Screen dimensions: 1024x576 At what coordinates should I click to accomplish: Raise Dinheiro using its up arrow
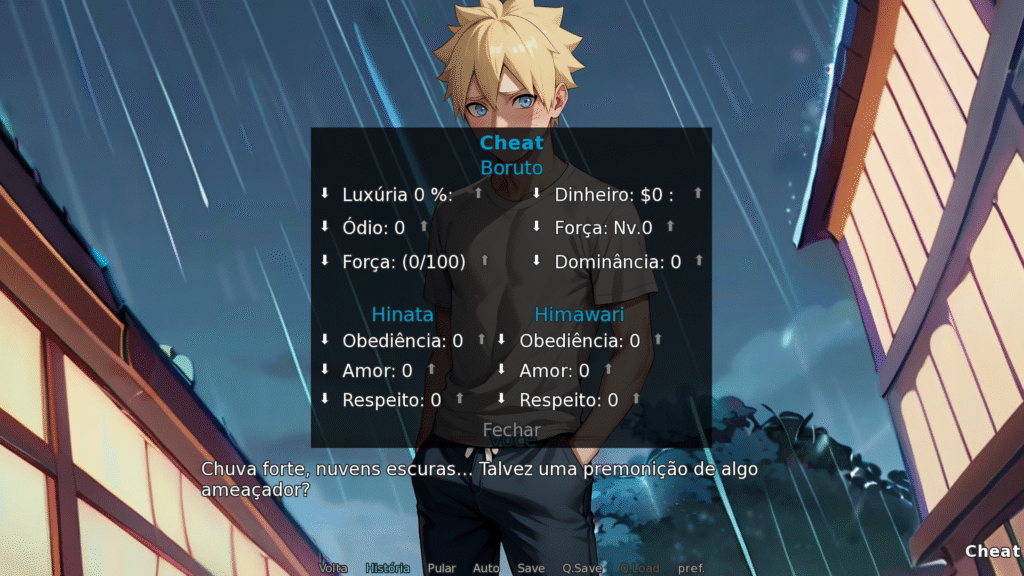(698, 193)
